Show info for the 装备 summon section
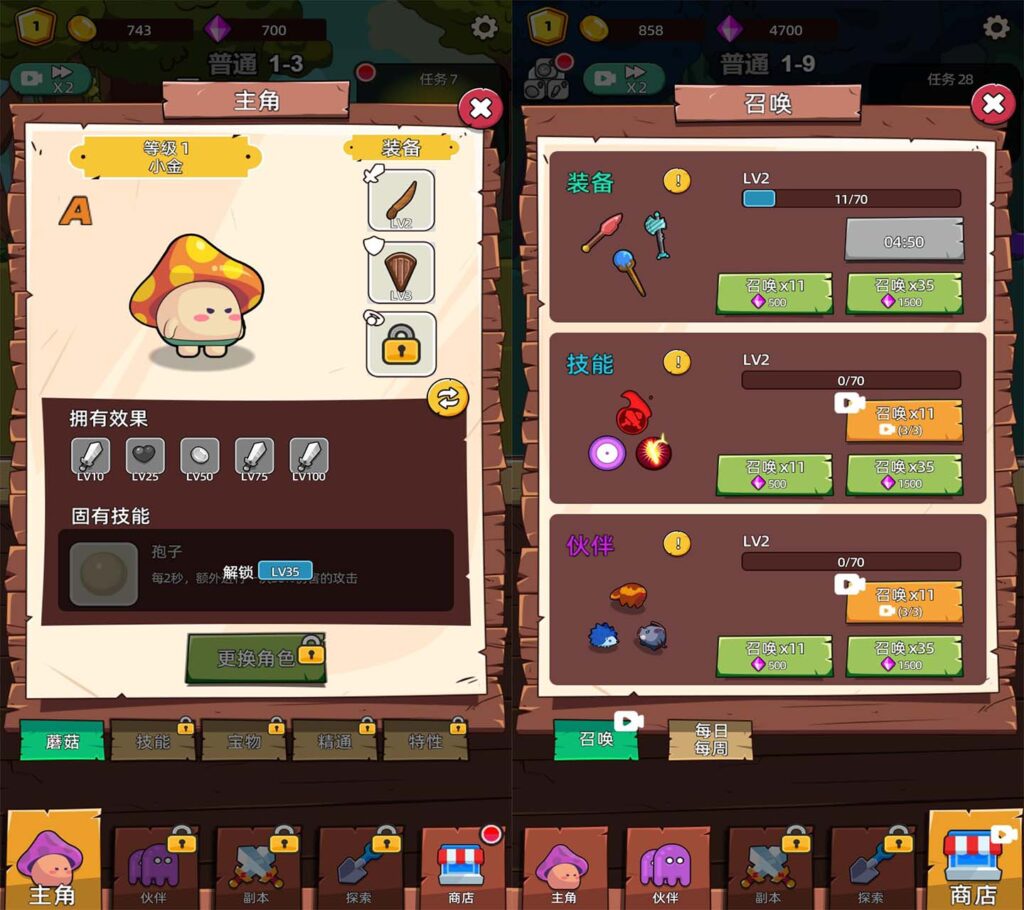This screenshot has width=1024, height=910. [x=677, y=181]
